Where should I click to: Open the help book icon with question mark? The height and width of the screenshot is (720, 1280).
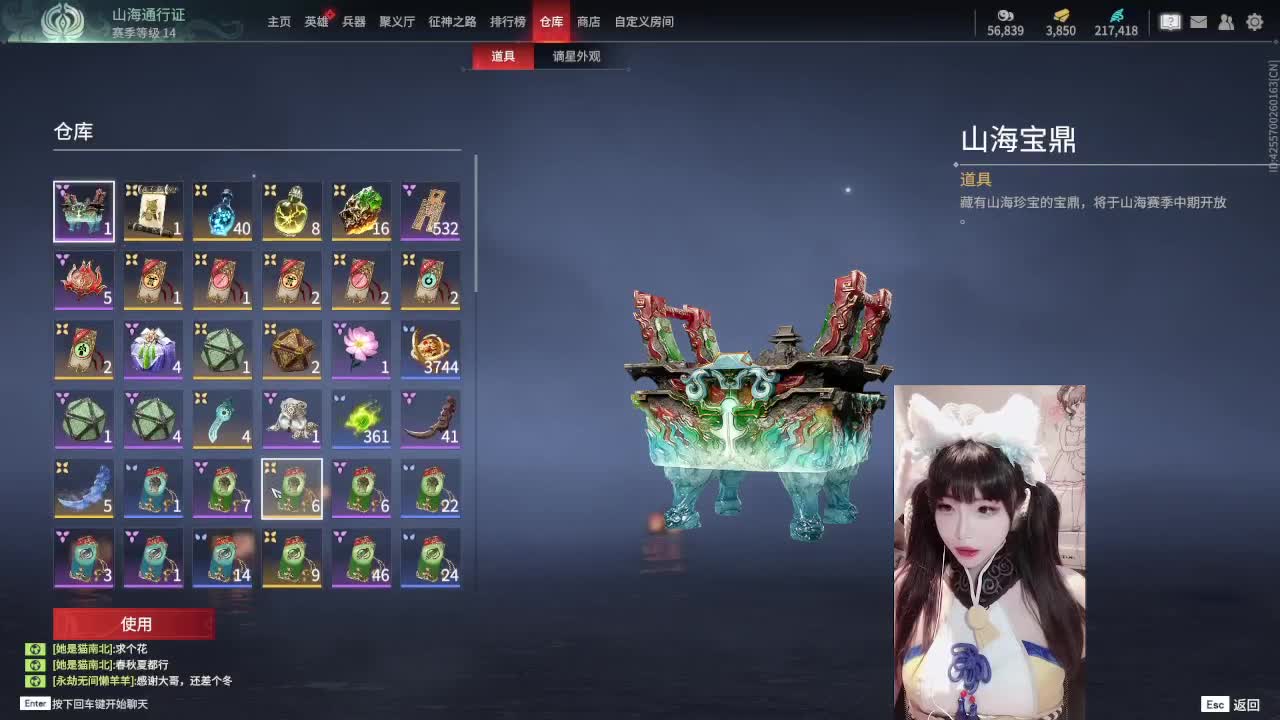[x=1169, y=21]
